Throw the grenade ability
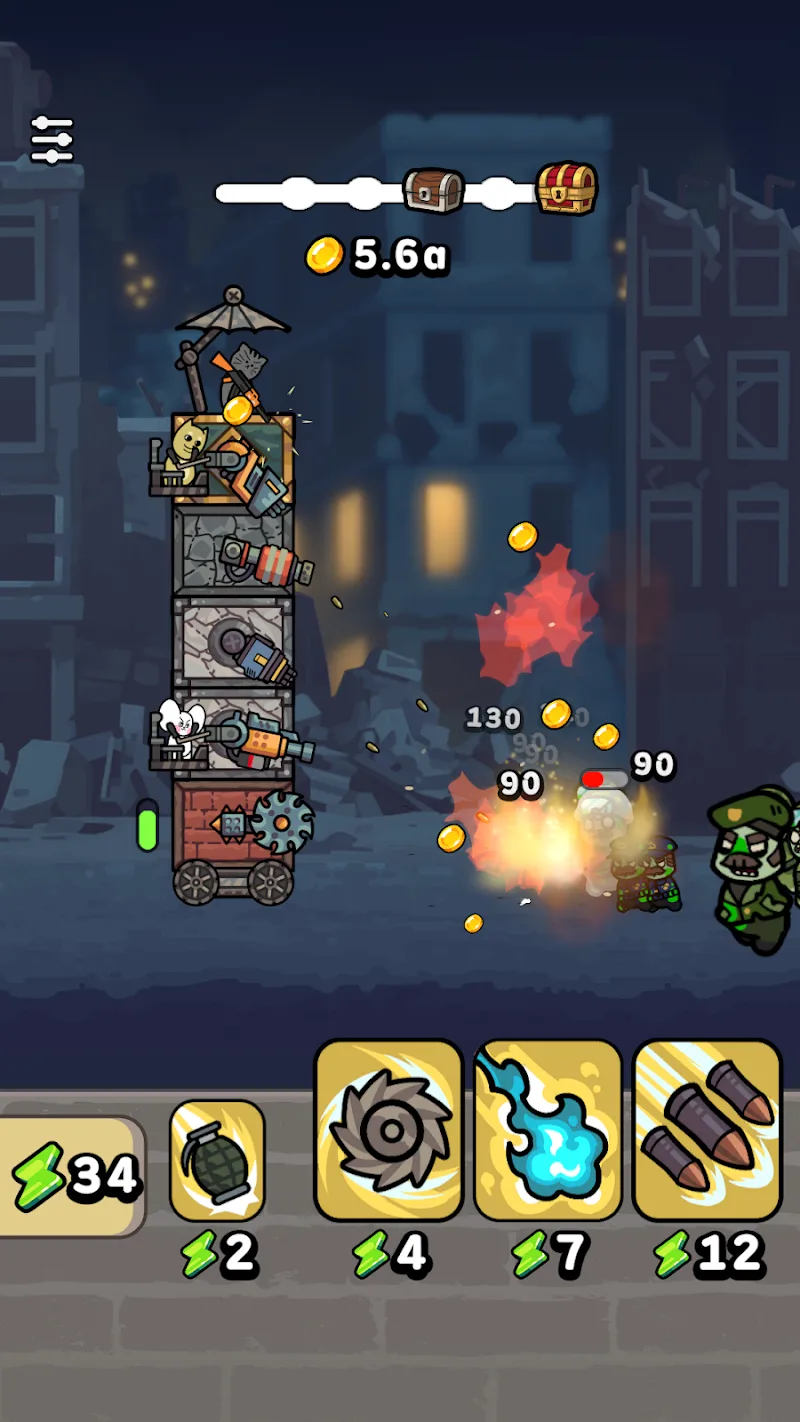800x1422 pixels. point(217,1160)
